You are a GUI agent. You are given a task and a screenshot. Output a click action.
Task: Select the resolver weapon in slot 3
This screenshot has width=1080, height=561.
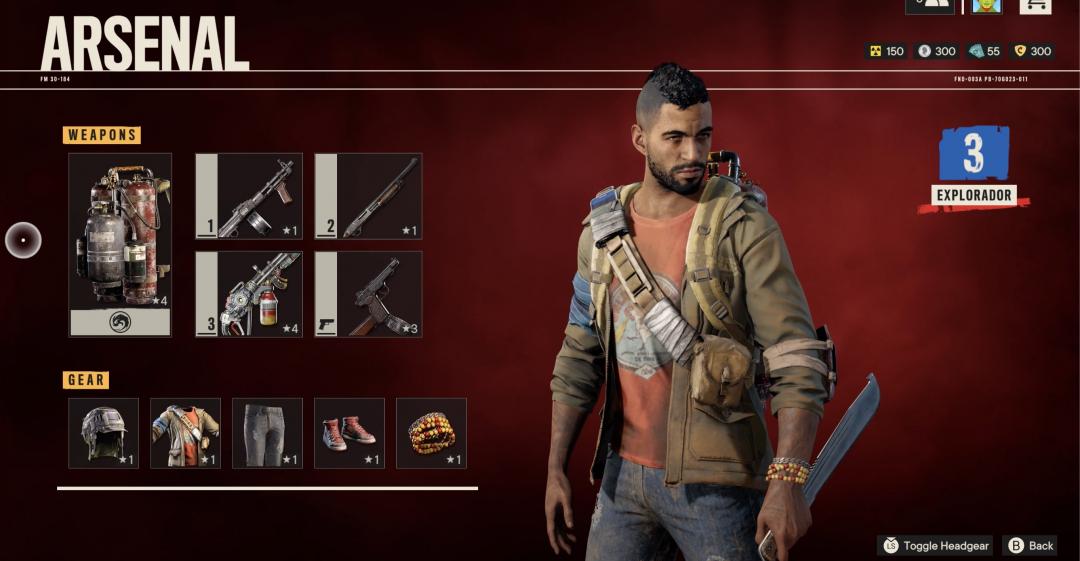[x=248, y=294]
